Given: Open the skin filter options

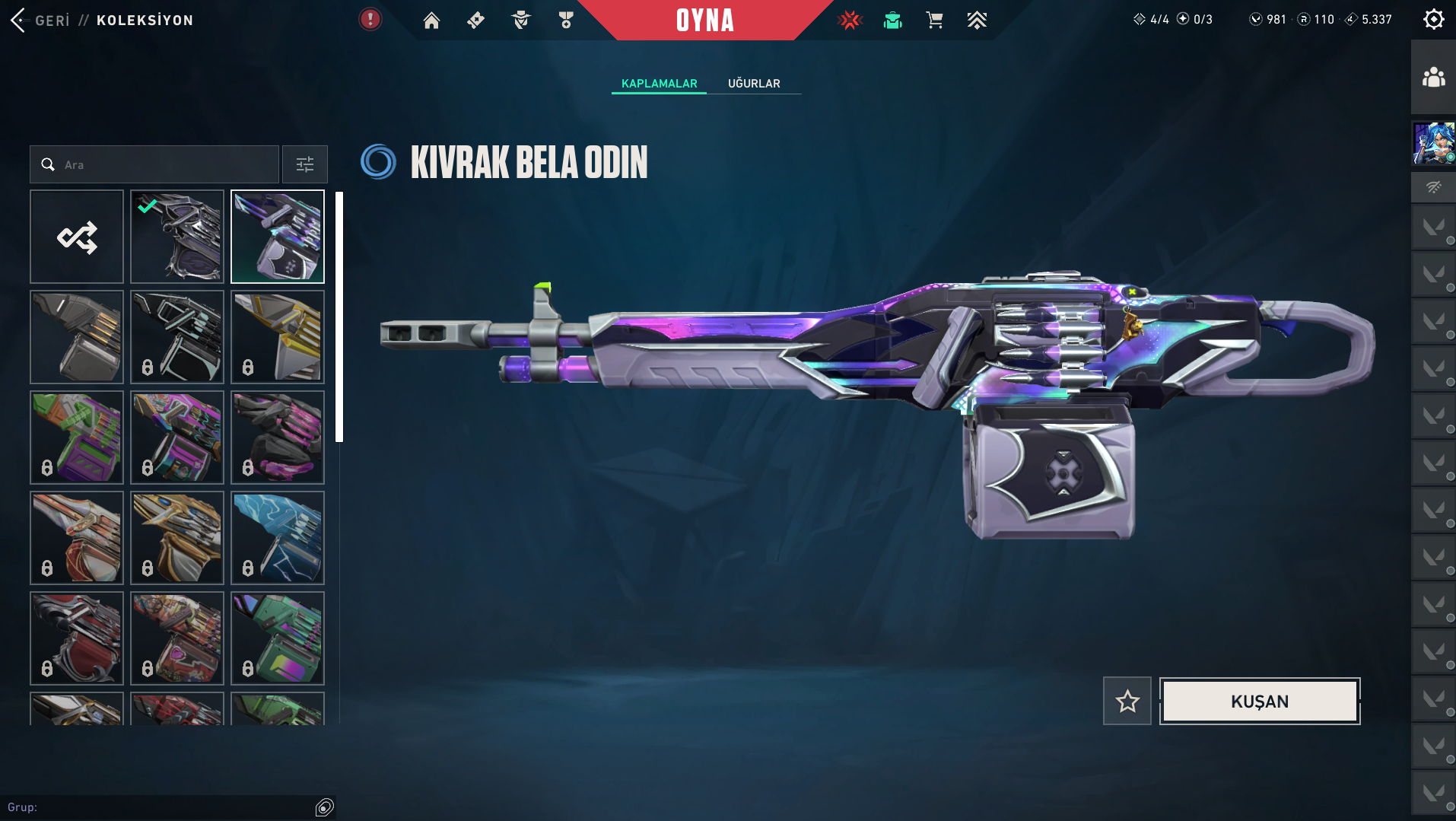Looking at the screenshot, I should [304, 164].
